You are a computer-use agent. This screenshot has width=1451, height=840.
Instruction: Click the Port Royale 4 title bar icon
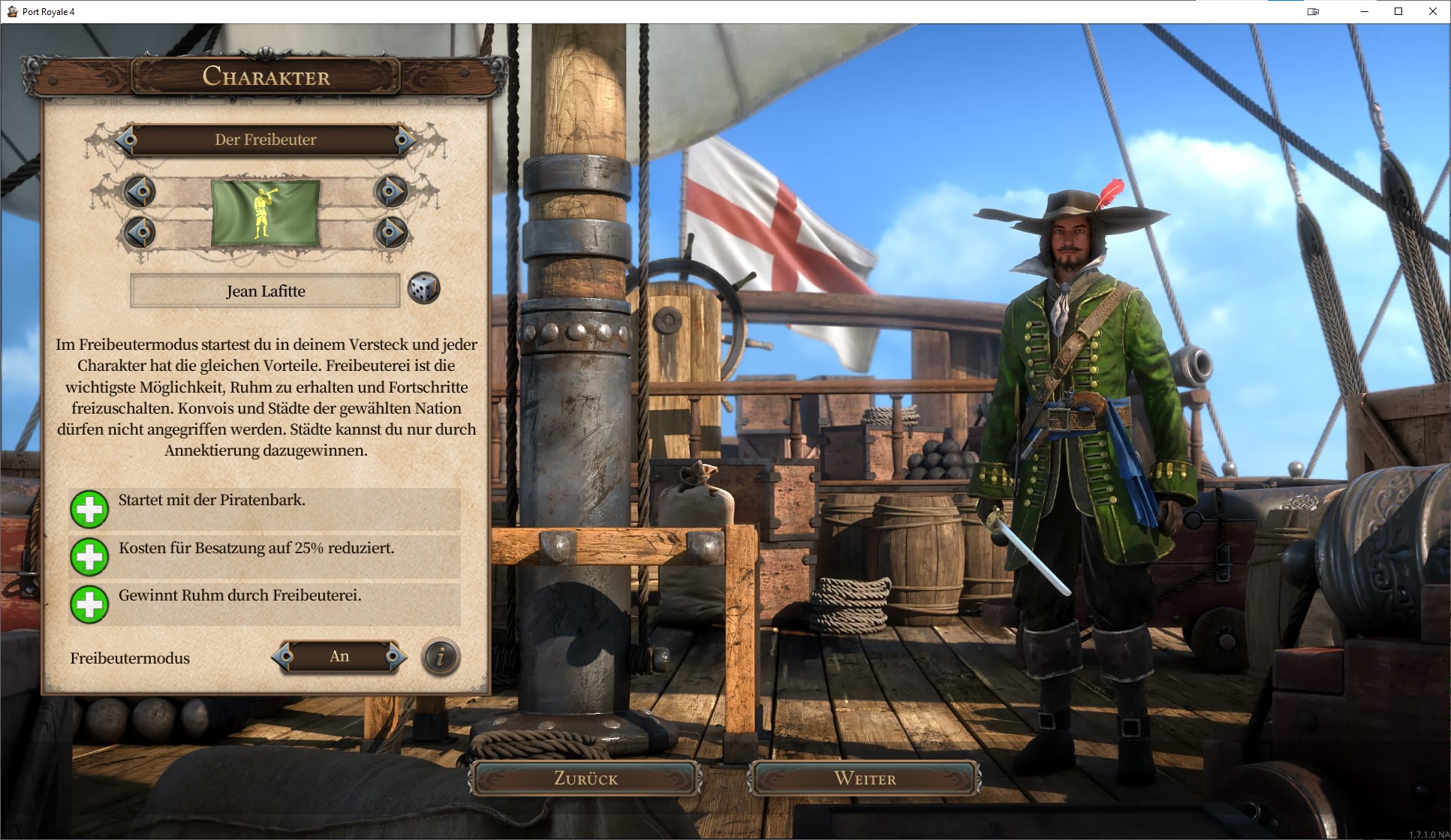tap(11, 11)
